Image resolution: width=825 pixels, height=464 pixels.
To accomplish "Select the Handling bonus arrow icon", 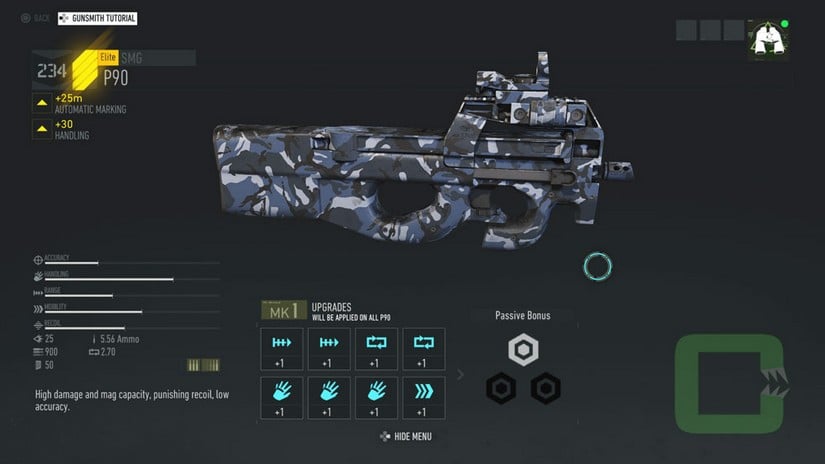I will (42, 130).
